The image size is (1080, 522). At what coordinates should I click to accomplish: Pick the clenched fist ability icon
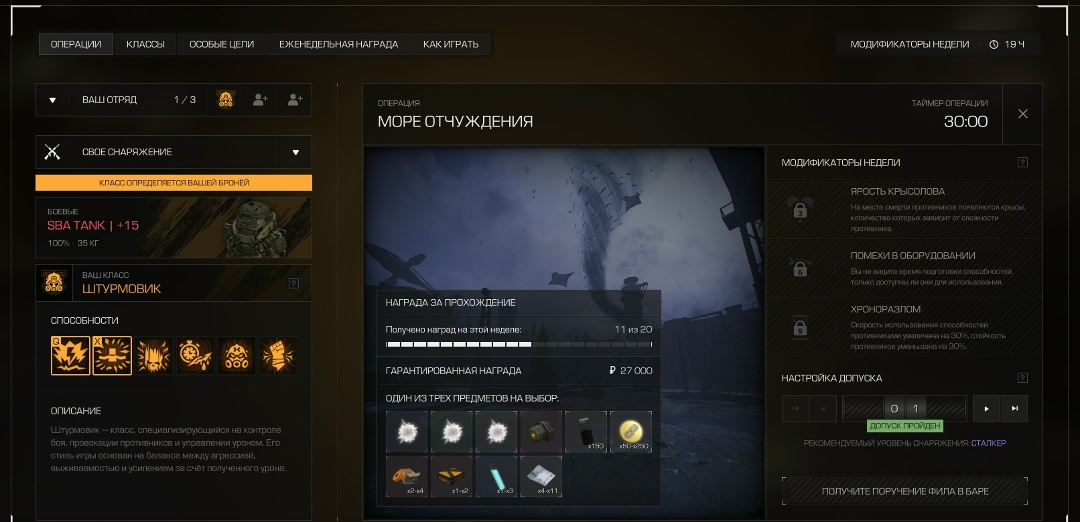click(x=279, y=355)
